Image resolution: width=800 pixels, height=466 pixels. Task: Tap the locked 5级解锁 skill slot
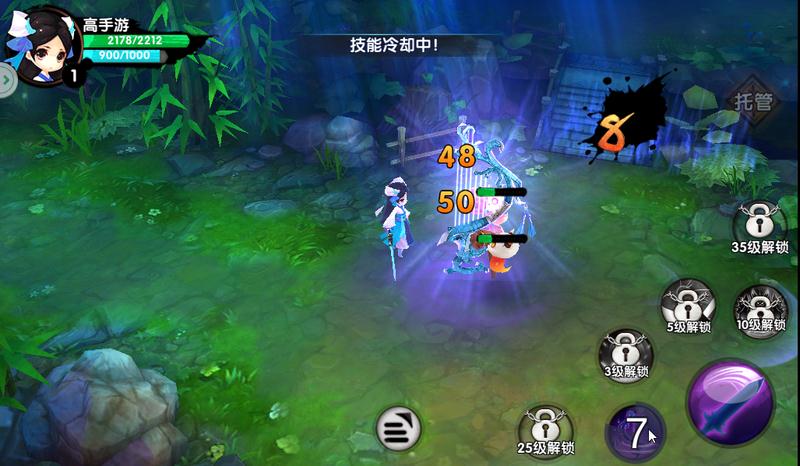click(x=688, y=302)
